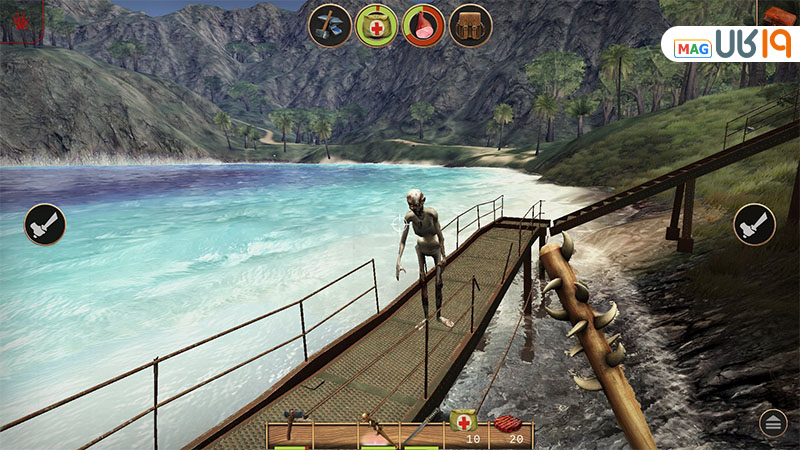Click the red paw print icon
800x450 pixels.
pyautogui.click(x=20, y=20)
